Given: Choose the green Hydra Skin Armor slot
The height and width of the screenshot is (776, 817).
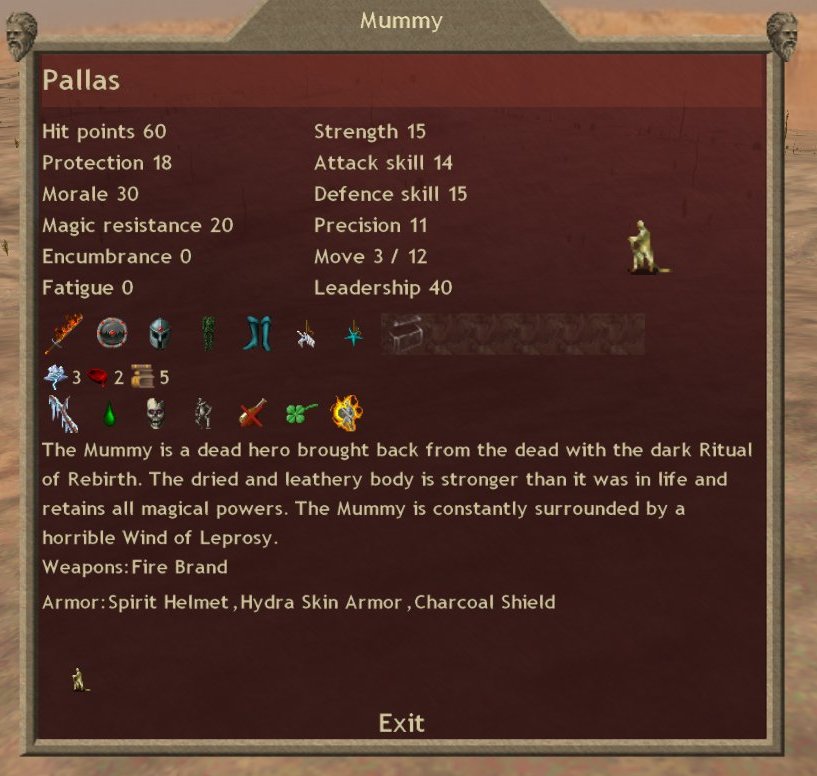Looking at the screenshot, I should pos(208,333).
